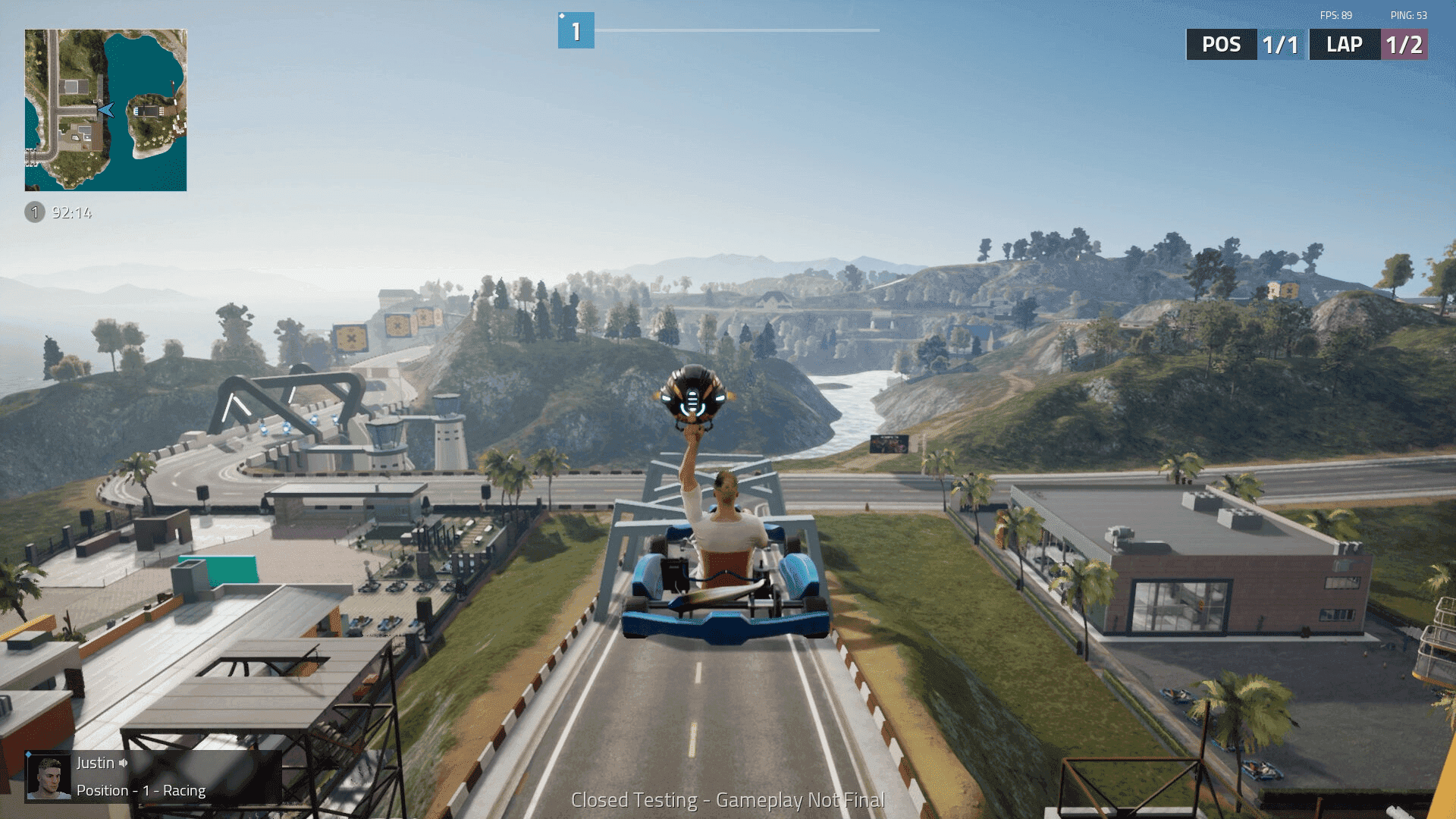
Task: Click the Closed Testing watermark text
Action: point(728,799)
